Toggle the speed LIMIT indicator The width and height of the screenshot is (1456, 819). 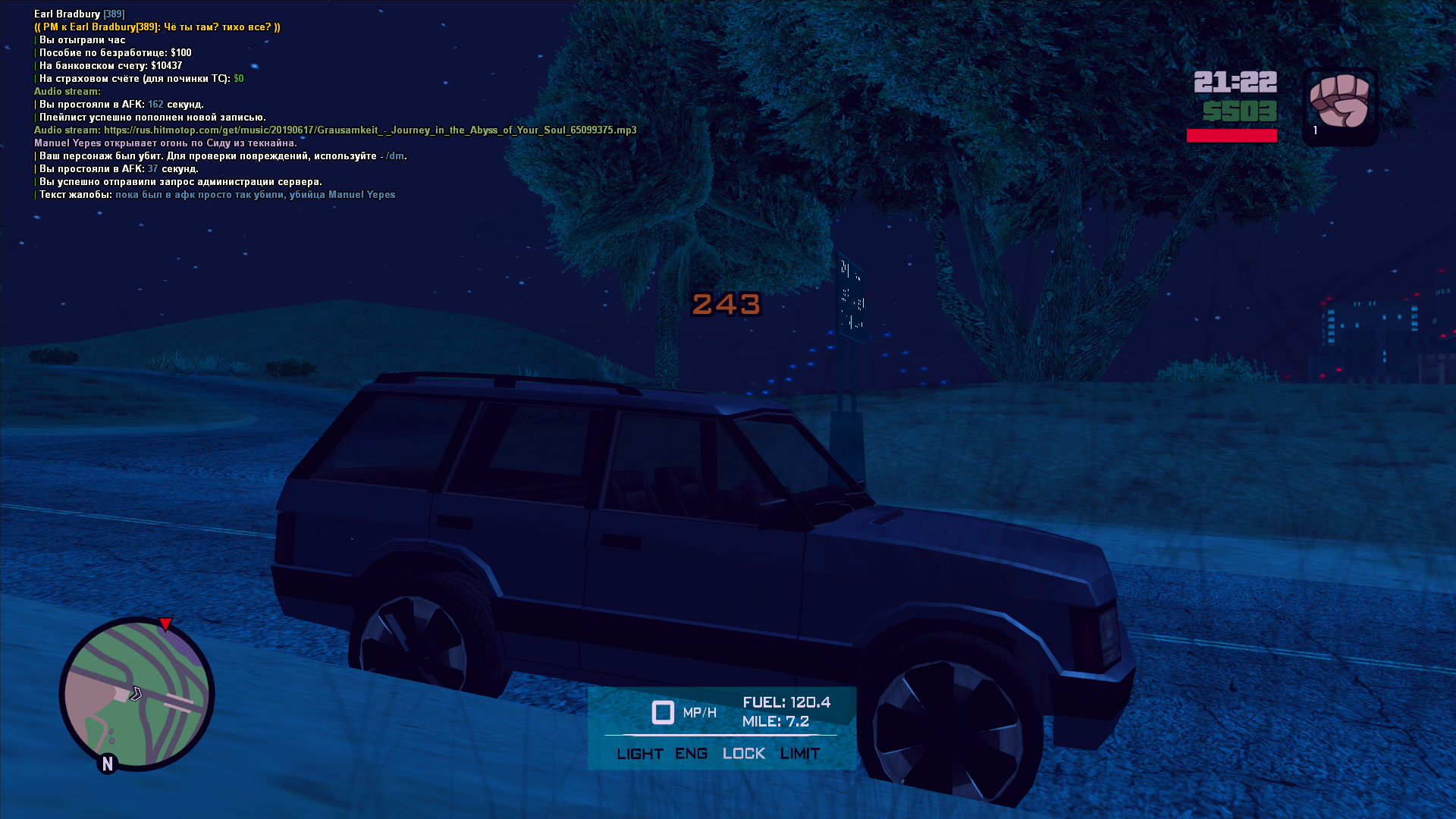tap(800, 754)
